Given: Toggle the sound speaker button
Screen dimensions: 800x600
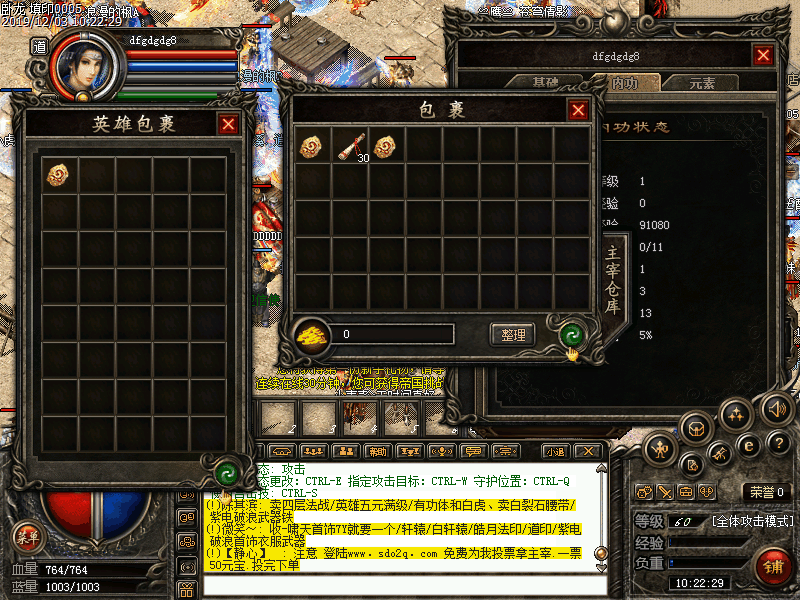Looking at the screenshot, I should 776,408.
